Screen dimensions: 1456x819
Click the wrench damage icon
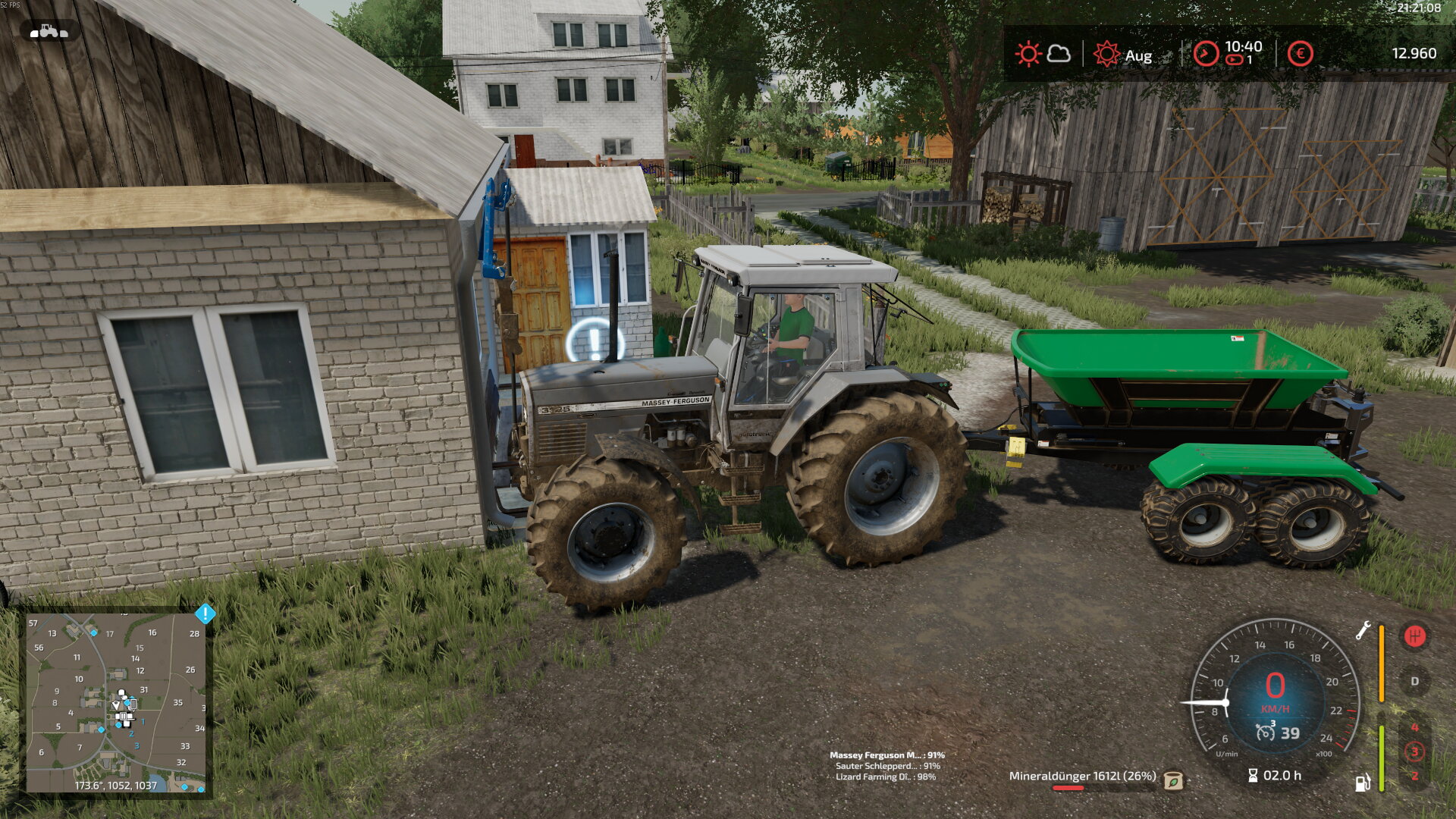click(1363, 630)
